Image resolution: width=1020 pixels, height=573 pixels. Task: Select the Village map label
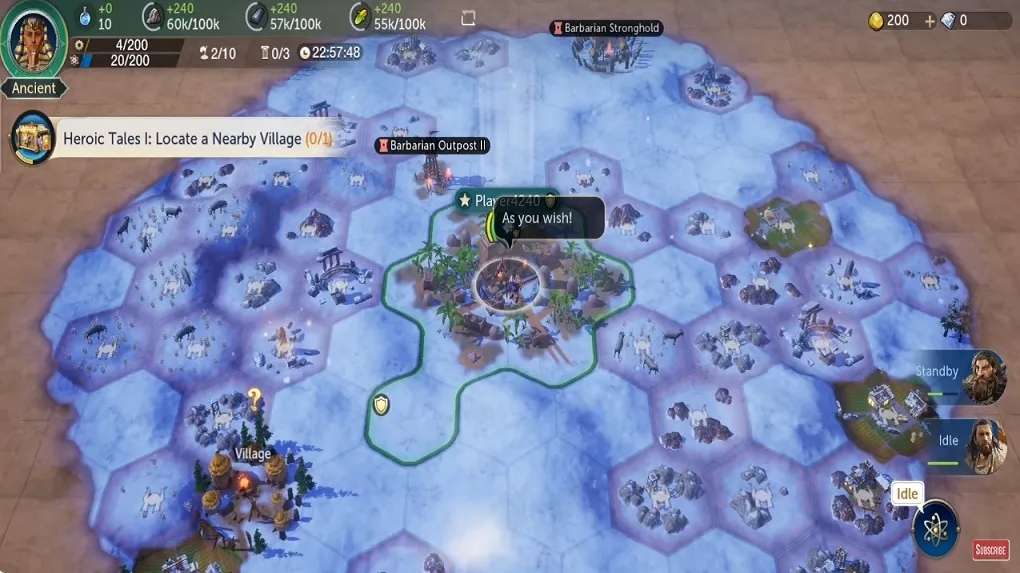pyautogui.click(x=253, y=454)
